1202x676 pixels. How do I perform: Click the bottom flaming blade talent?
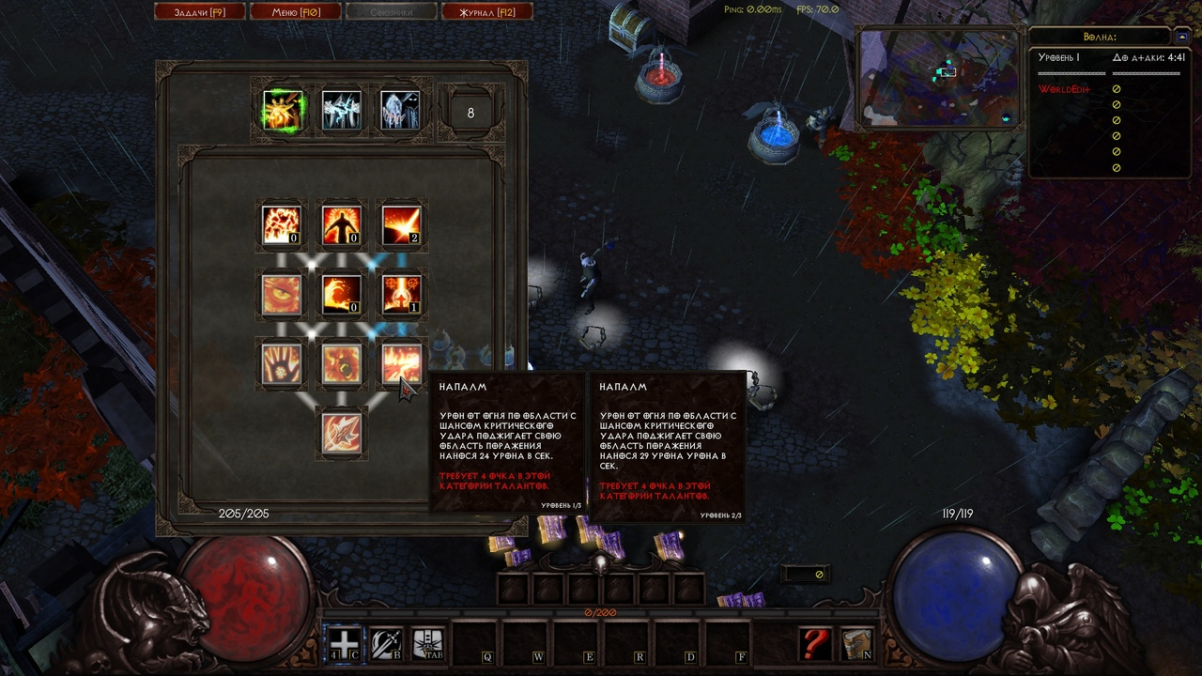[x=341, y=432]
